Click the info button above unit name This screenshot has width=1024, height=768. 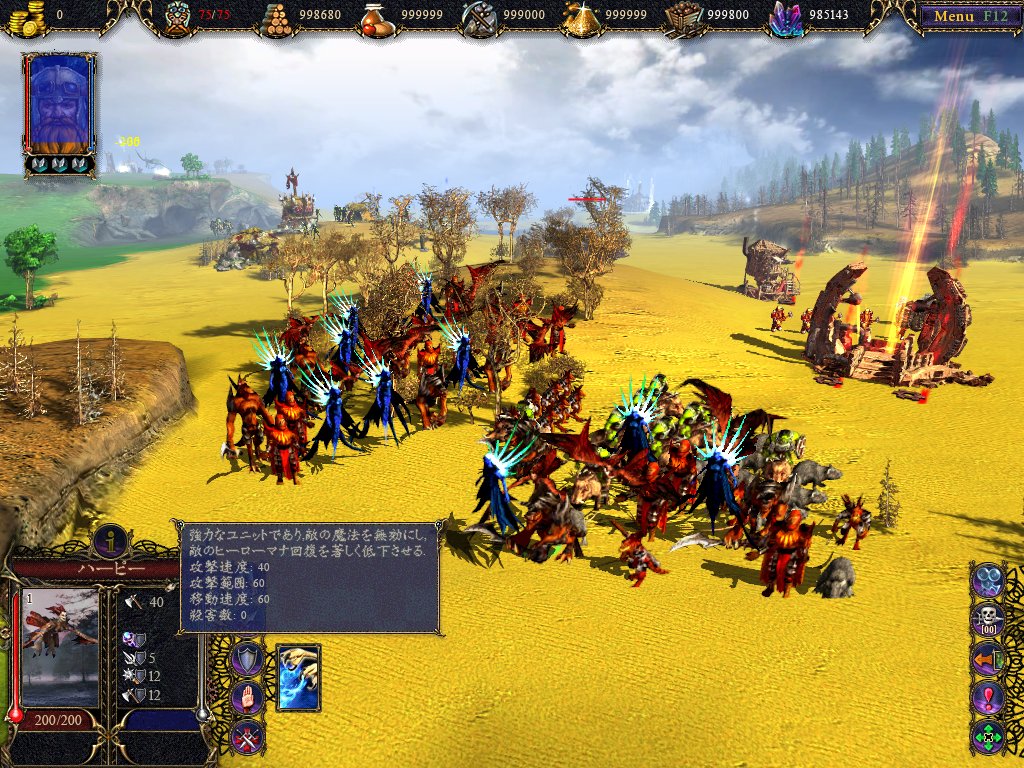tap(110, 541)
